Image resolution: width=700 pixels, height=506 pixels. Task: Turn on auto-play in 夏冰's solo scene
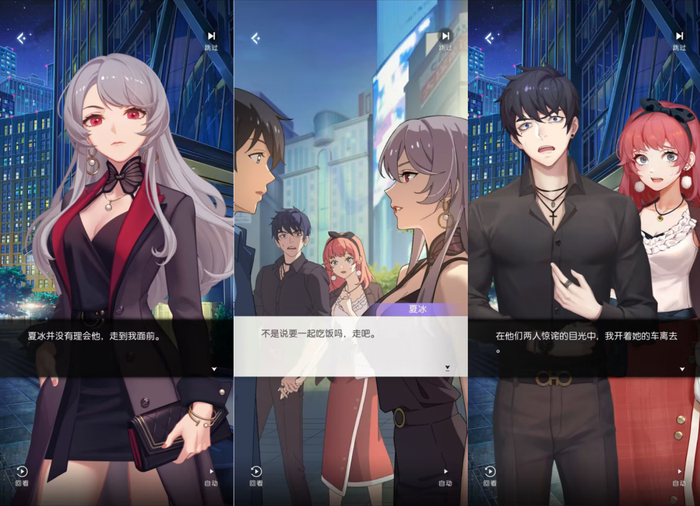[x=212, y=473]
